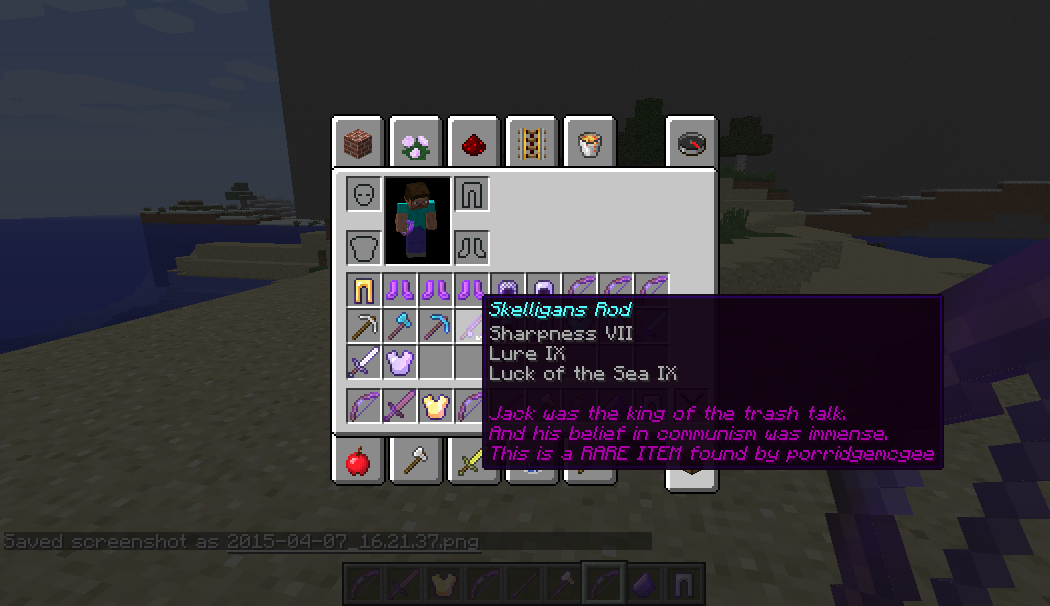
Task: Select the empty boots armor slot
Action: 471,246
